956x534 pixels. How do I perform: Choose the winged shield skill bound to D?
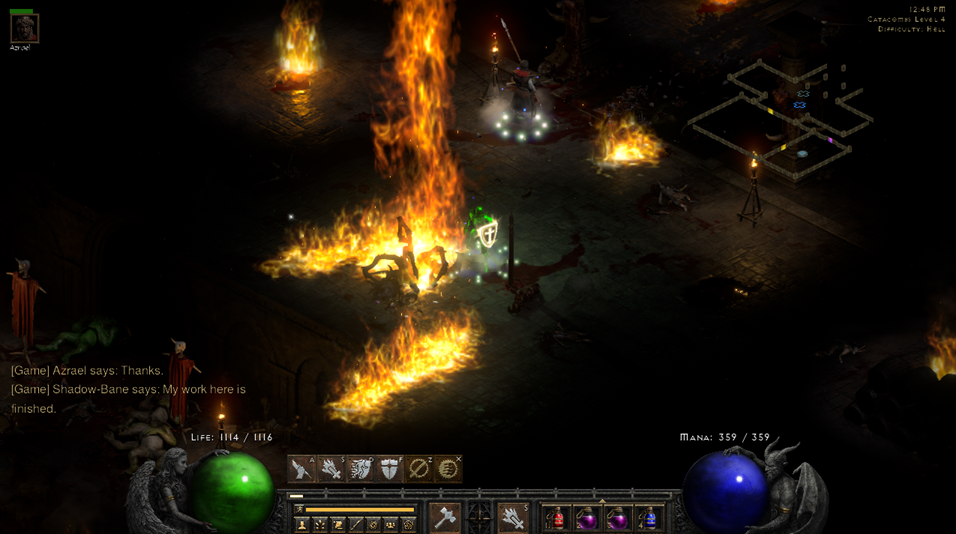(x=360, y=468)
